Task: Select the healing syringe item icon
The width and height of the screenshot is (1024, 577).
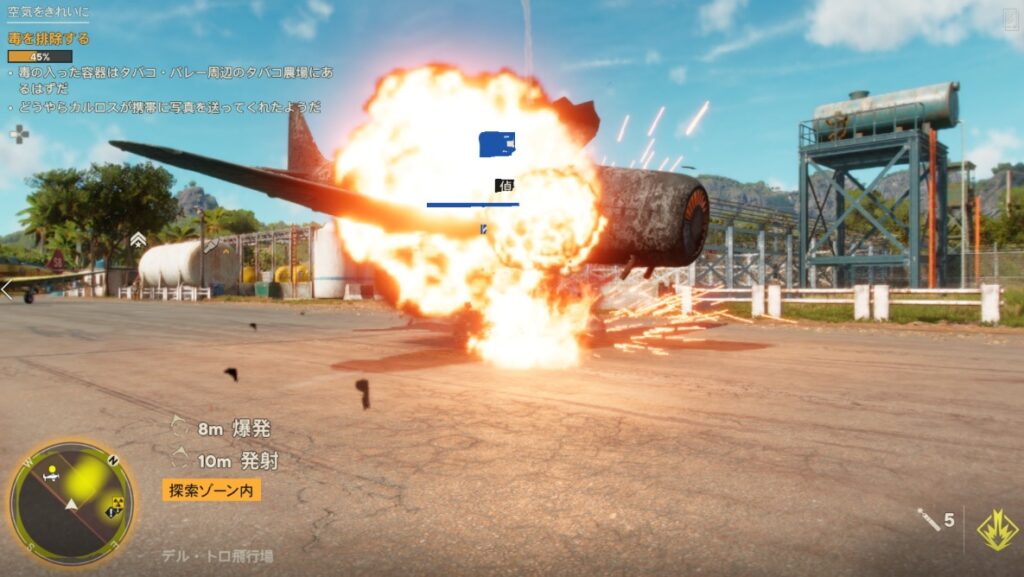Action: (929, 519)
